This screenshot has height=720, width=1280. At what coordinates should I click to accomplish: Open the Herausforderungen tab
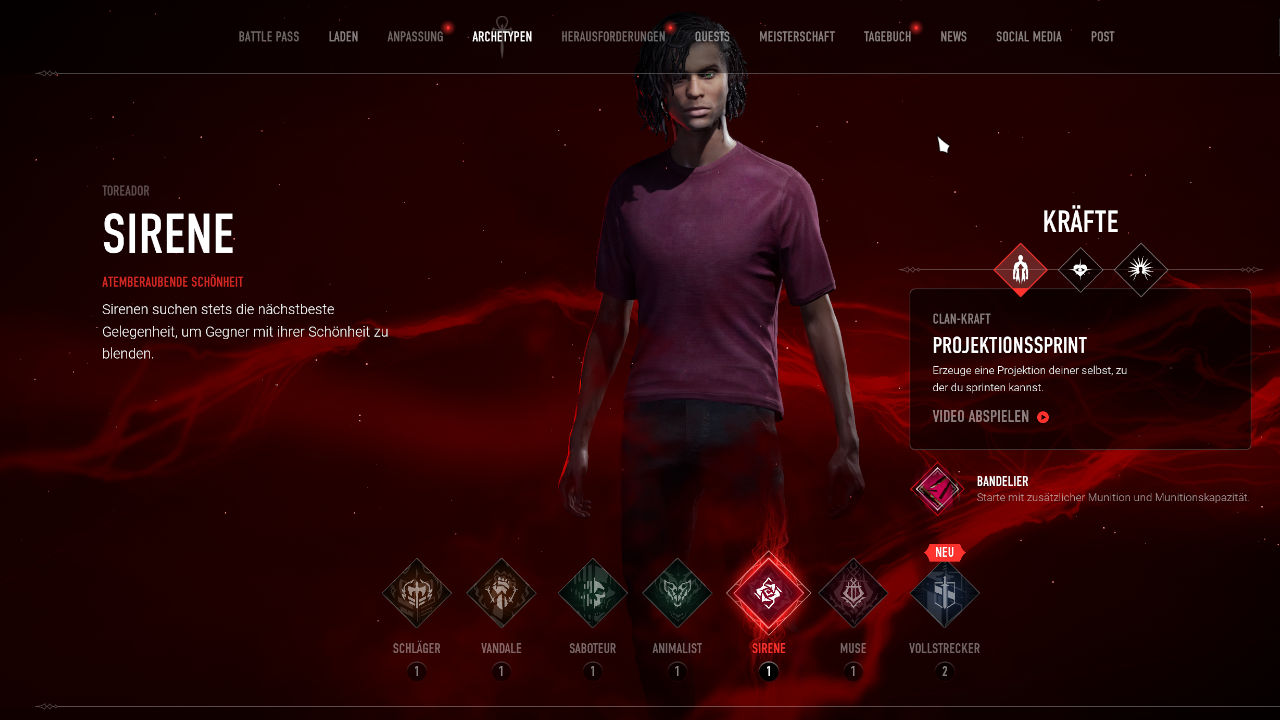(613, 37)
